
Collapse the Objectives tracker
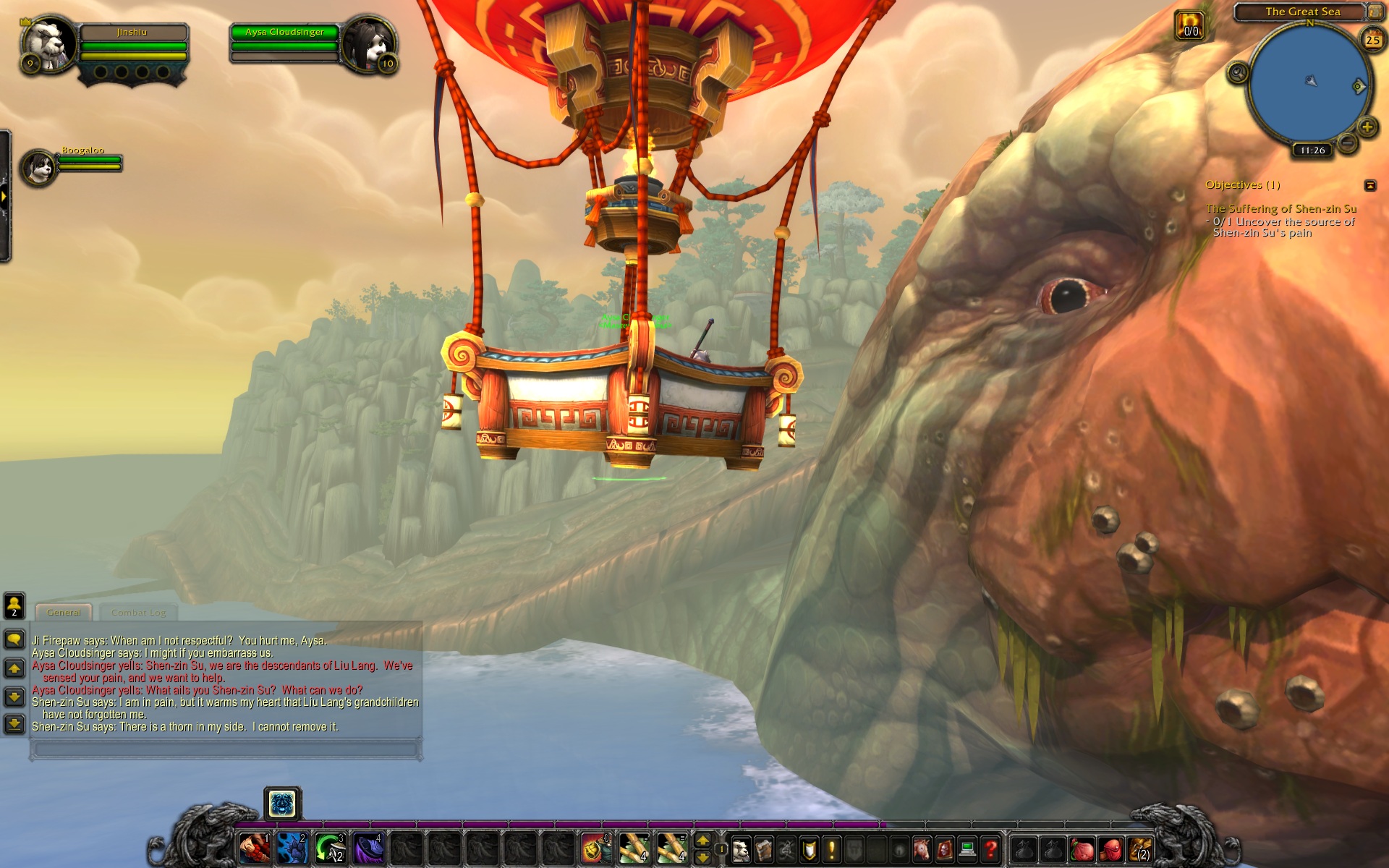tap(1370, 185)
